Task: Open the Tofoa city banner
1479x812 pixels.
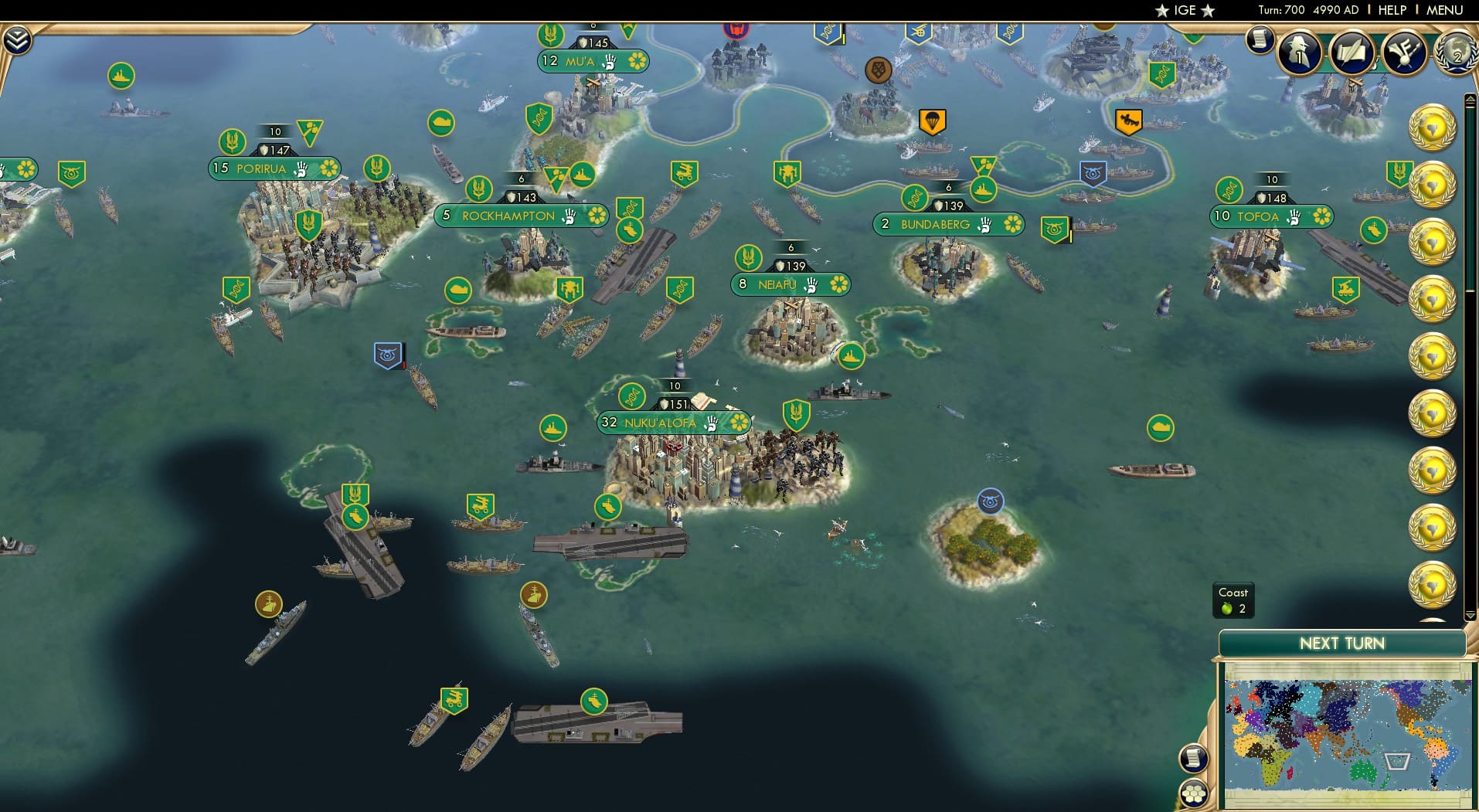Action: tap(1258, 217)
